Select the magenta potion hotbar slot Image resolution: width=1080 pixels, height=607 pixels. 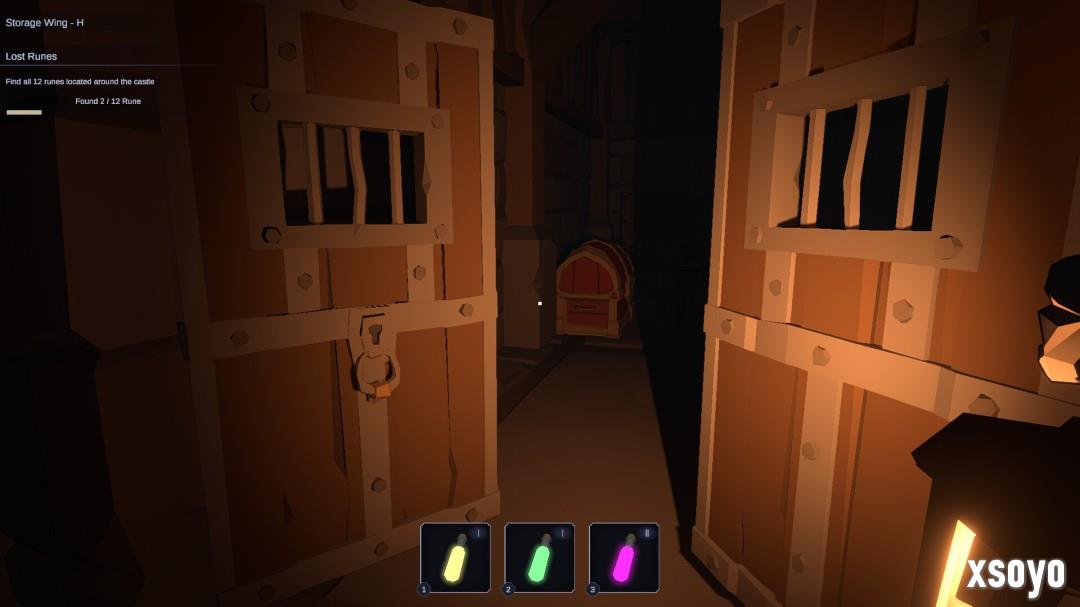(624, 558)
